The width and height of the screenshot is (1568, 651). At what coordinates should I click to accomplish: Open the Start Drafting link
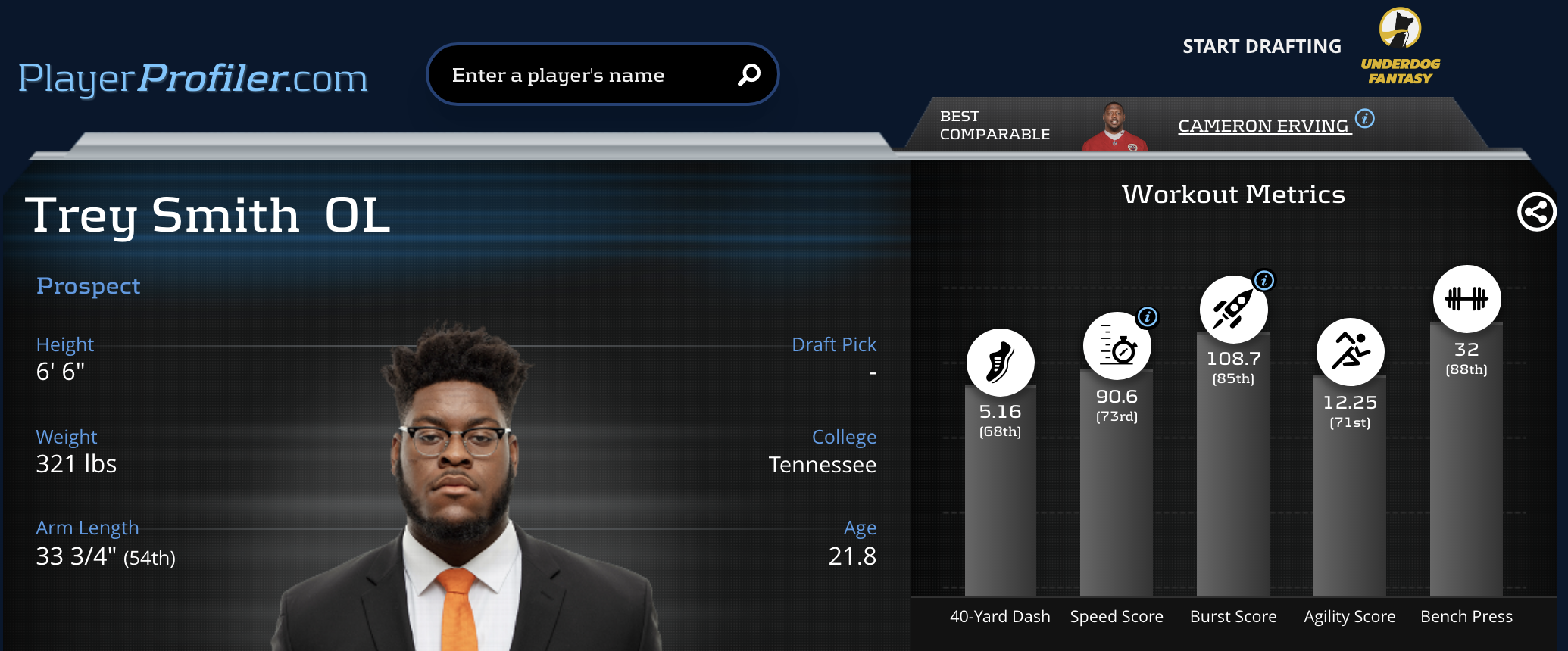pos(1261,47)
